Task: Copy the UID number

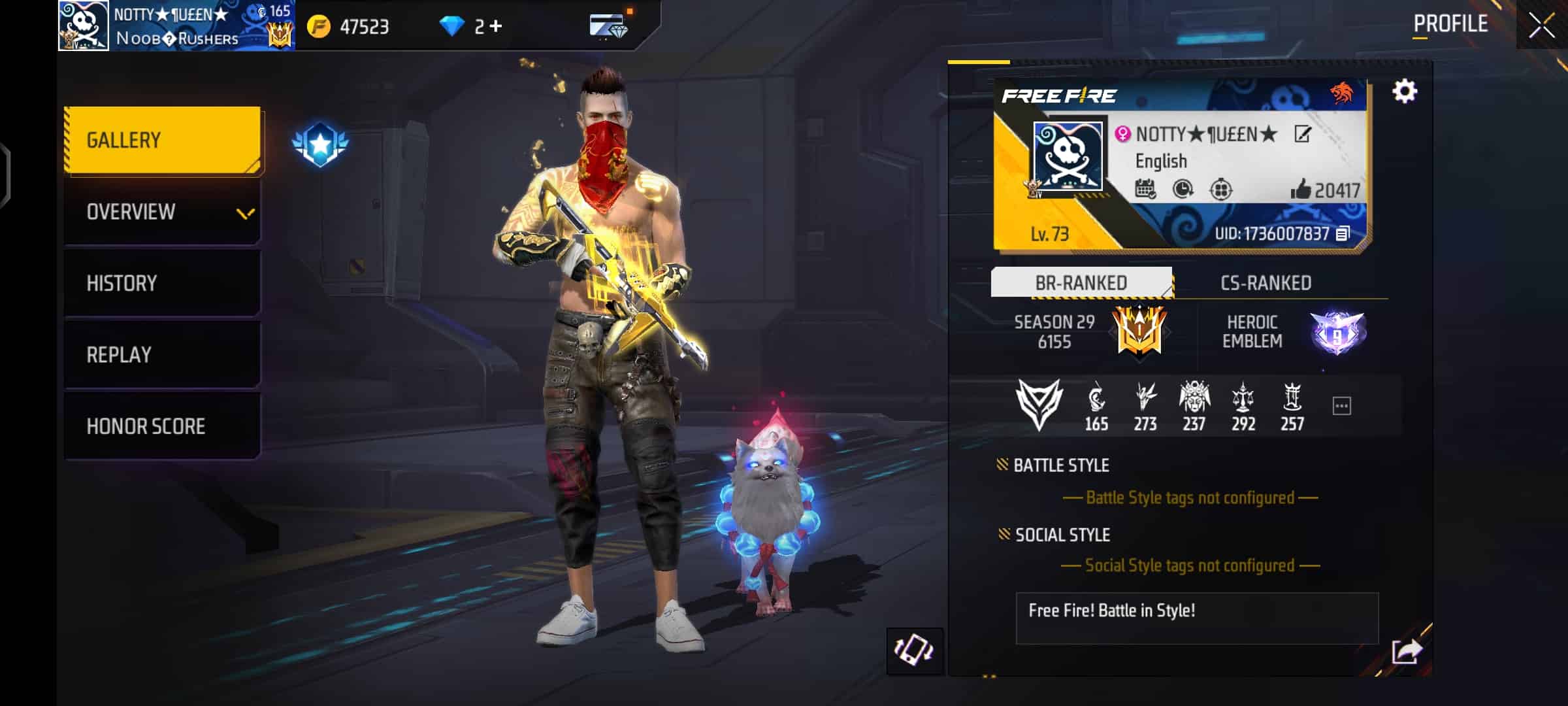Action: [x=1343, y=233]
